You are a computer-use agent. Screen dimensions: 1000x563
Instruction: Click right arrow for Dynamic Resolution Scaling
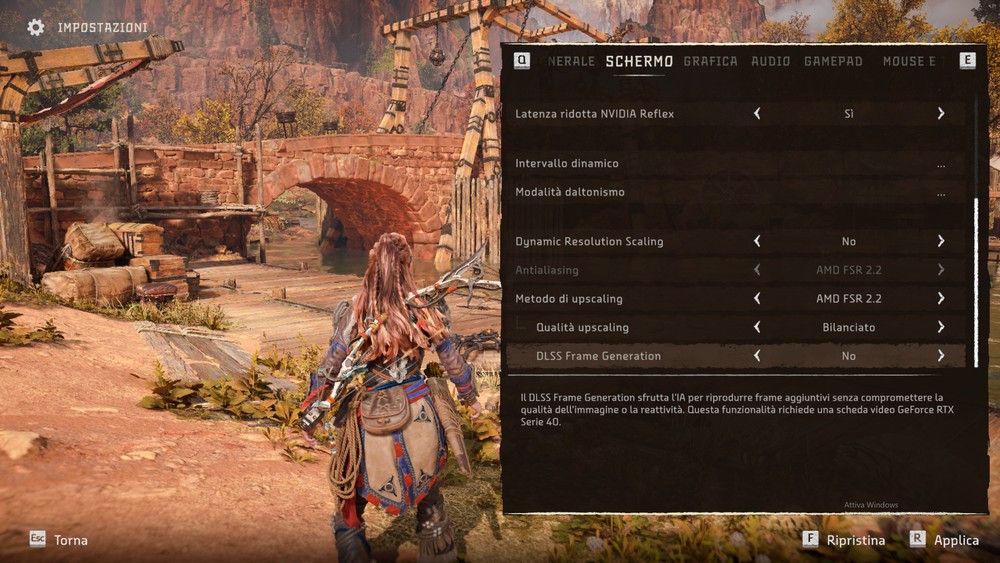(941, 241)
